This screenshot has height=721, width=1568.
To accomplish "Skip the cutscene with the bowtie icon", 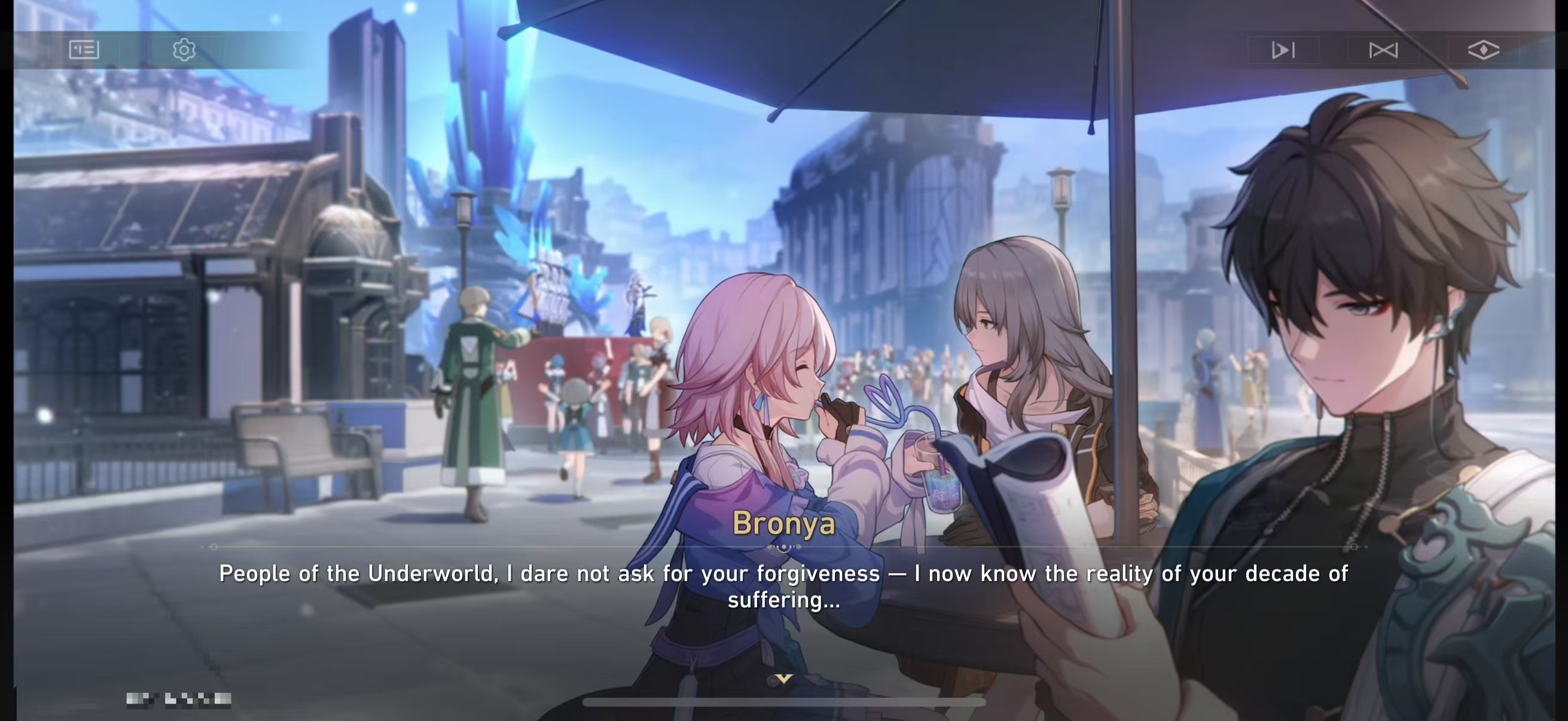I will (x=1383, y=50).
